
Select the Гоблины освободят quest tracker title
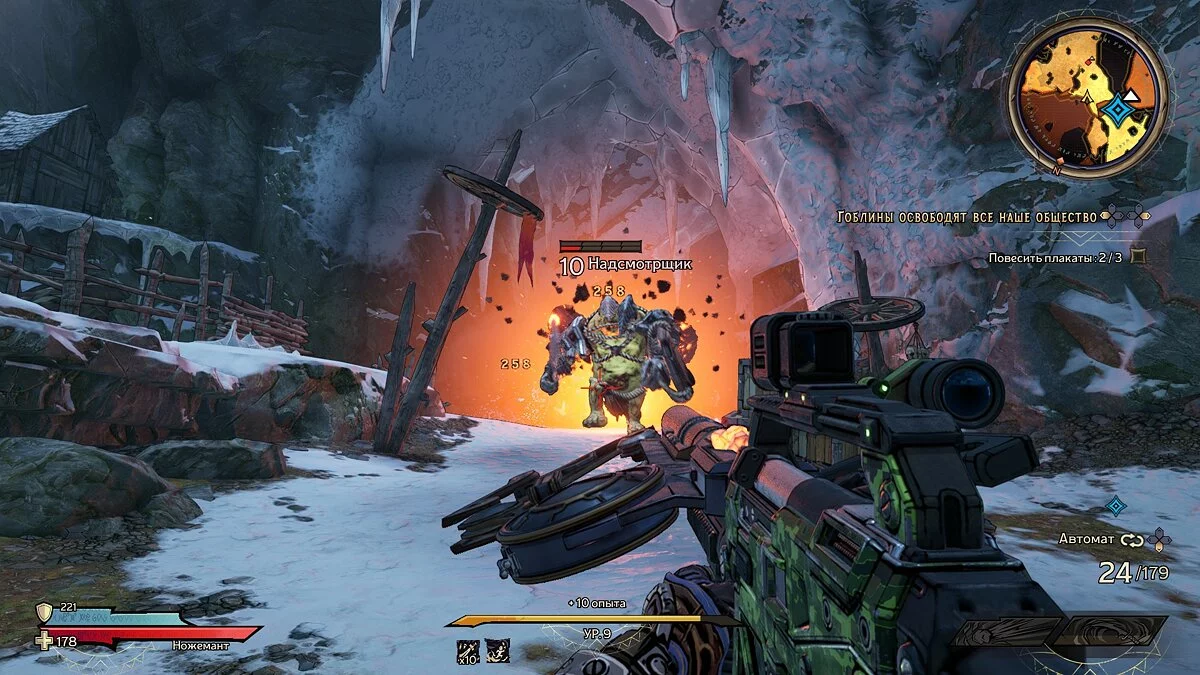[966, 216]
